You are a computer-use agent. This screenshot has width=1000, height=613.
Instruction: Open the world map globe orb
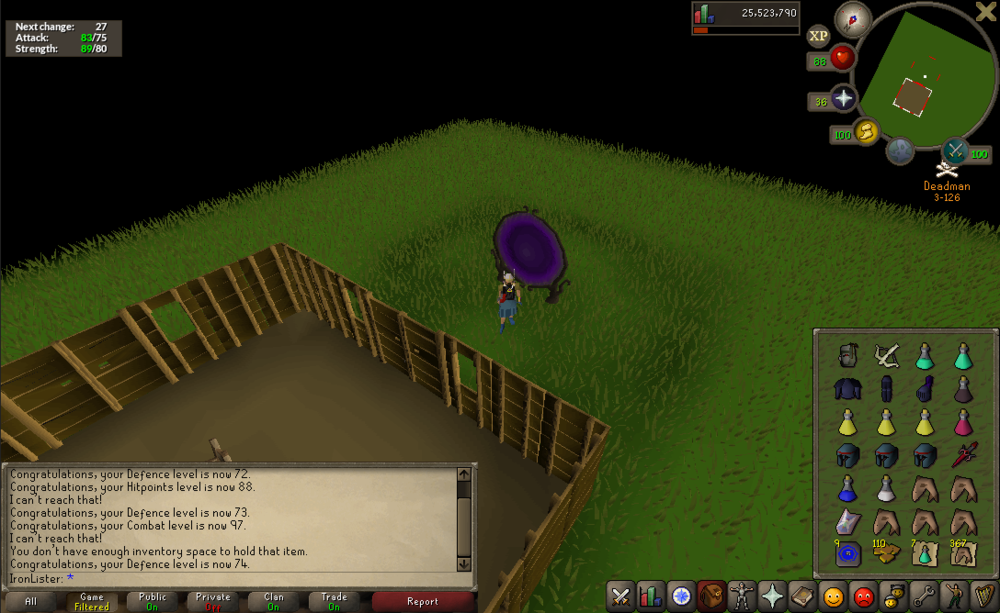[x=900, y=151]
